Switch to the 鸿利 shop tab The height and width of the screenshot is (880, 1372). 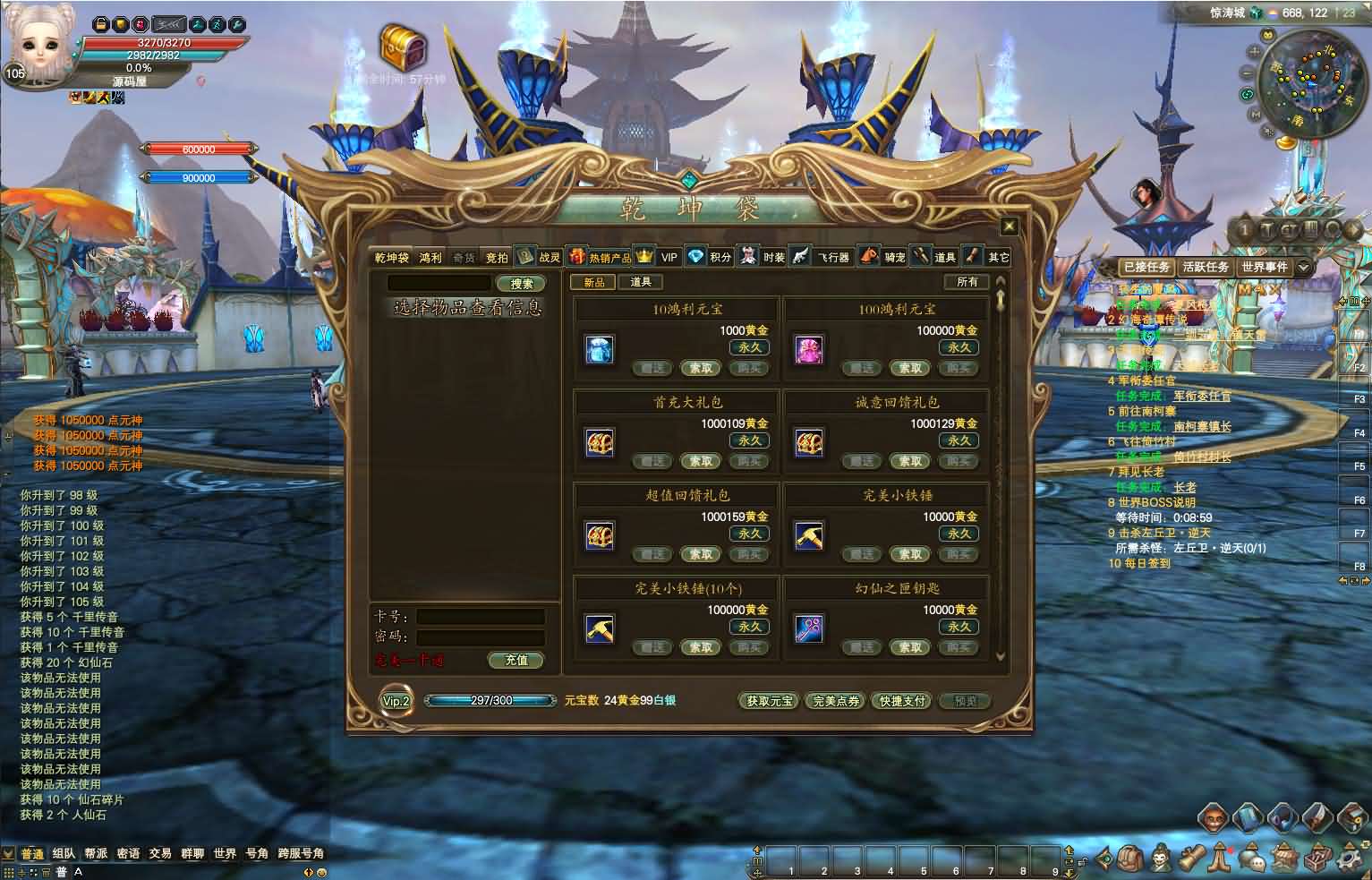tap(430, 258)
